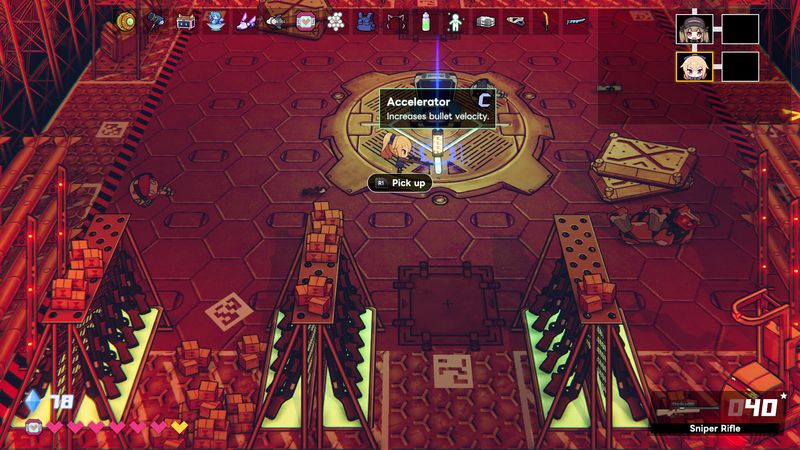Select the capped girl character portrait
This screenshot has height=450, width=800.
(x=692, y=28)
